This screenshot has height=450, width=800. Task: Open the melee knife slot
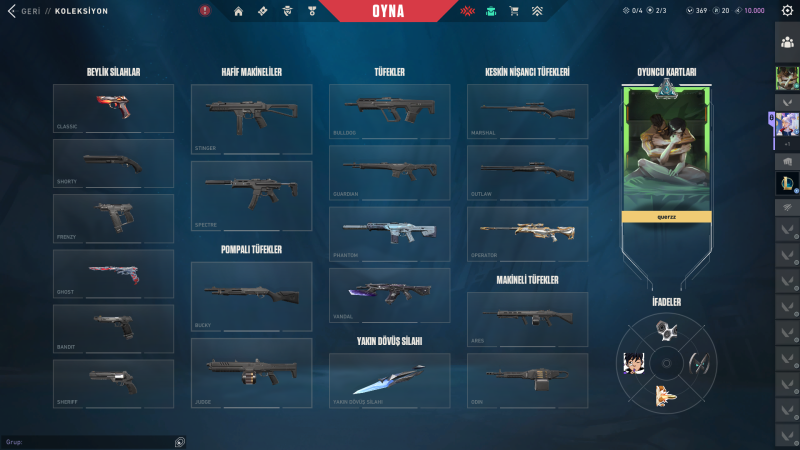click(389, 381)
